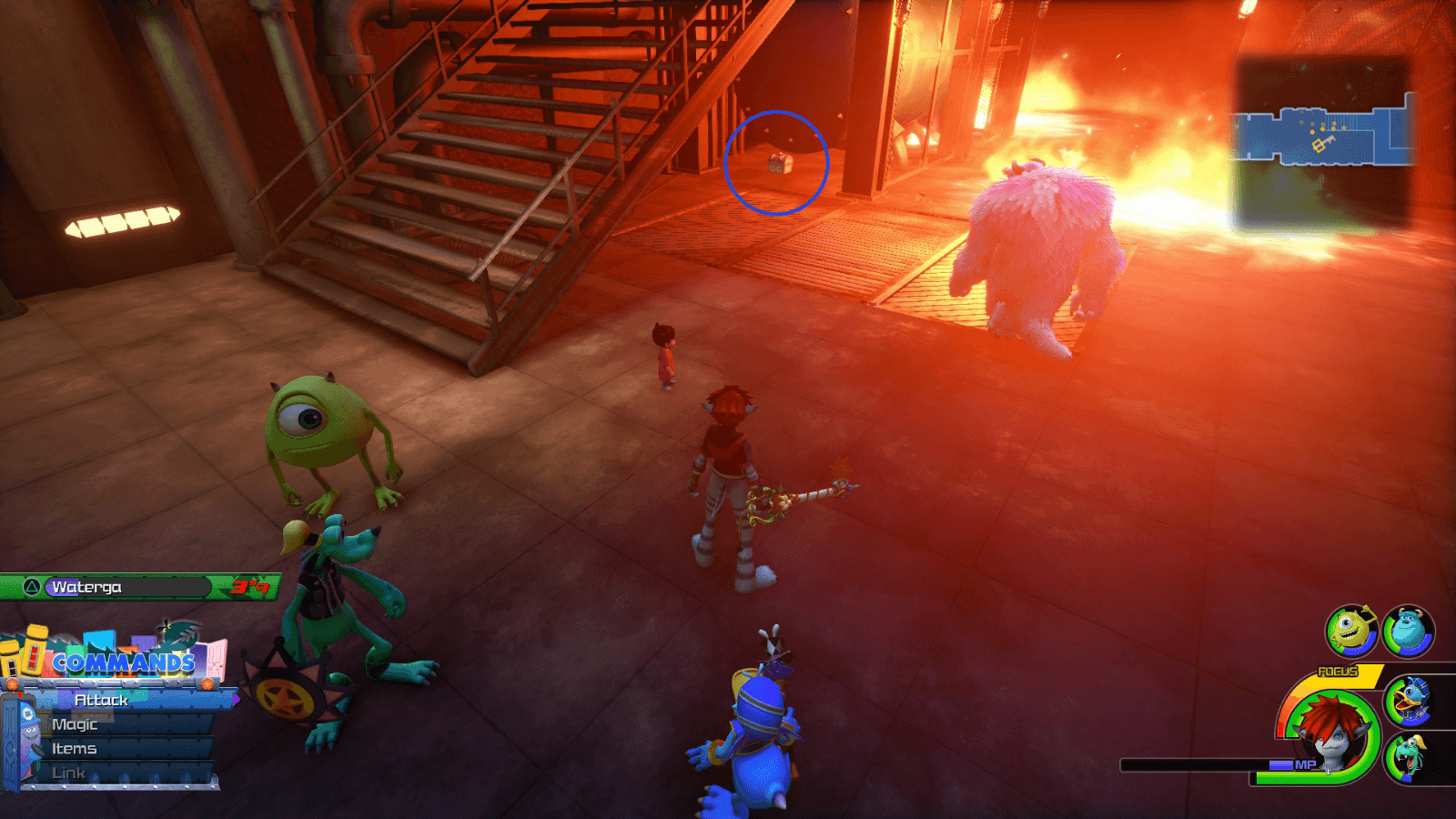Click the blue-circled item box under the stairs
1456x819 pixels.
(779, 166)
